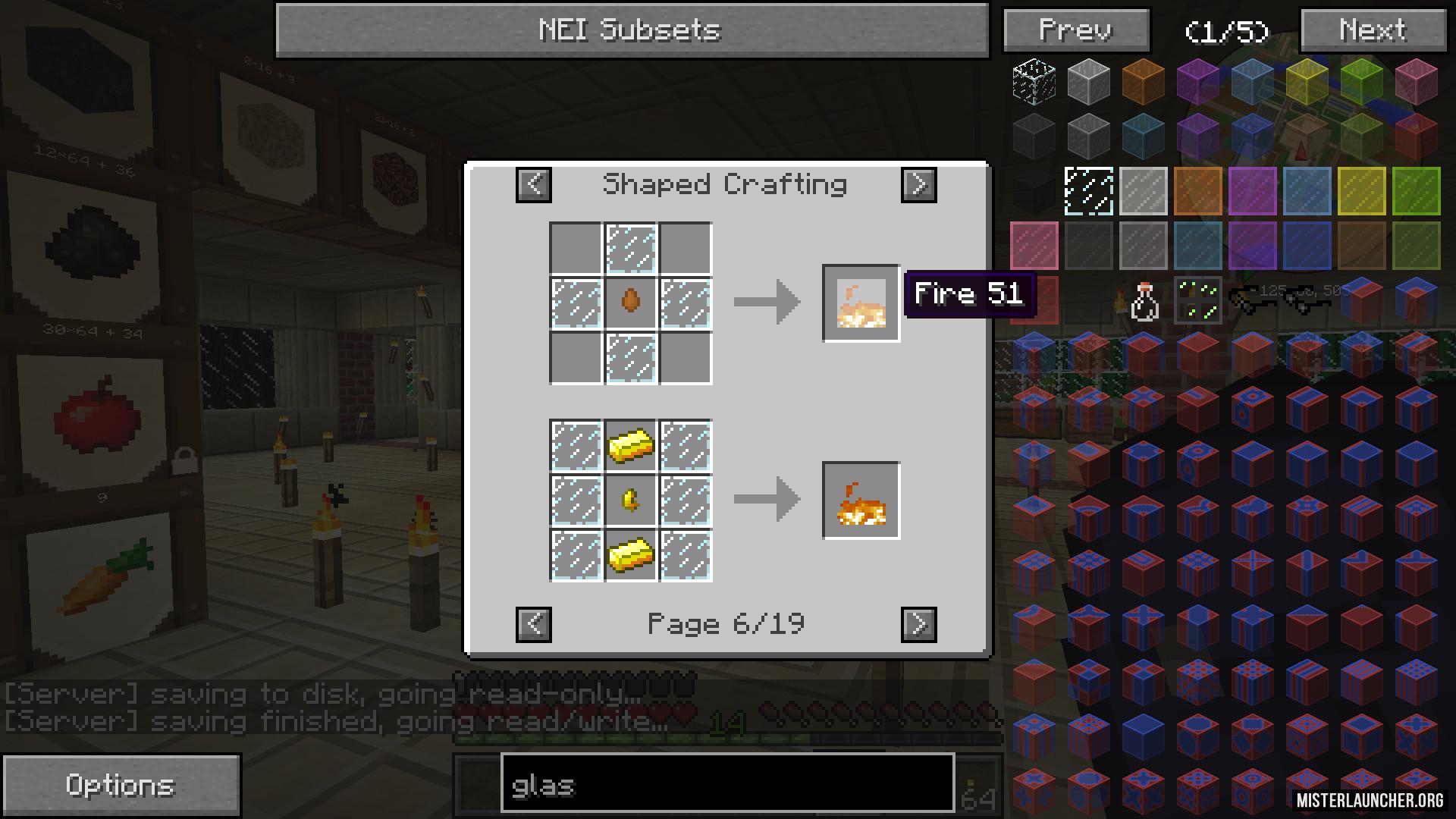The height and width of the screenshot is (819, 1456).
Task: Go to previous recipe page arrow
Action: coord(534,624)
